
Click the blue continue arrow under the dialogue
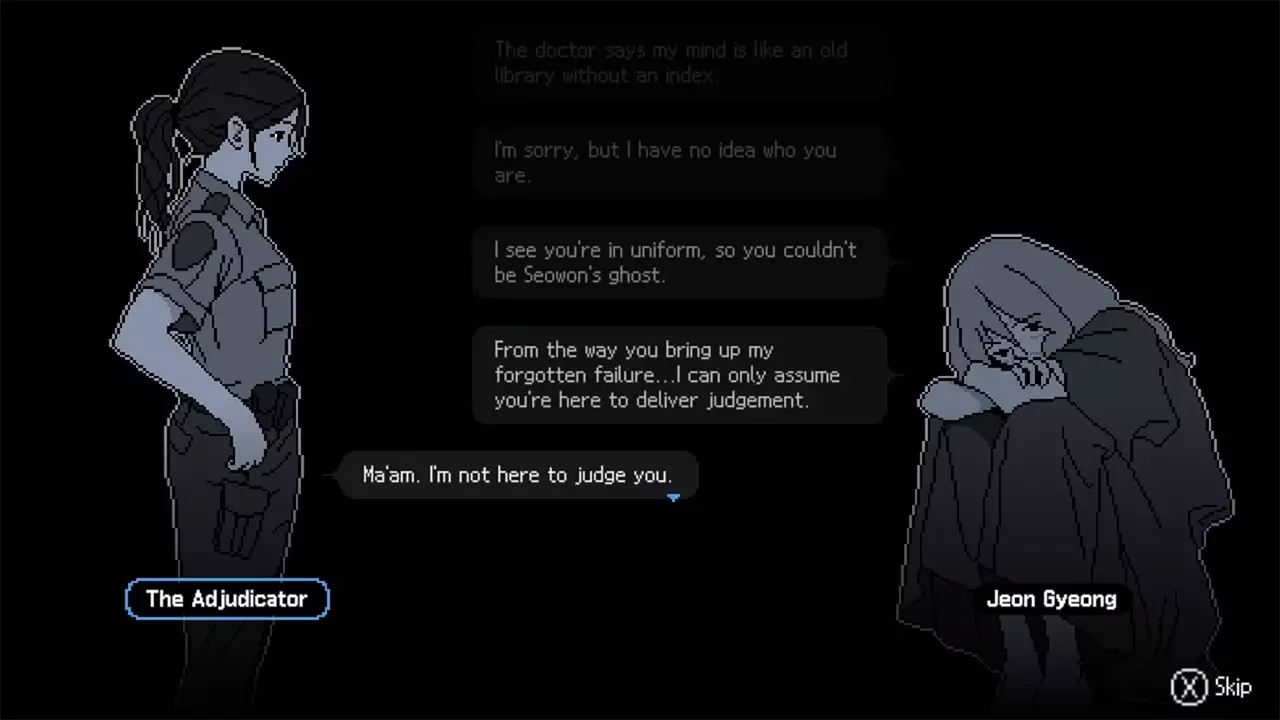[674, 497]
